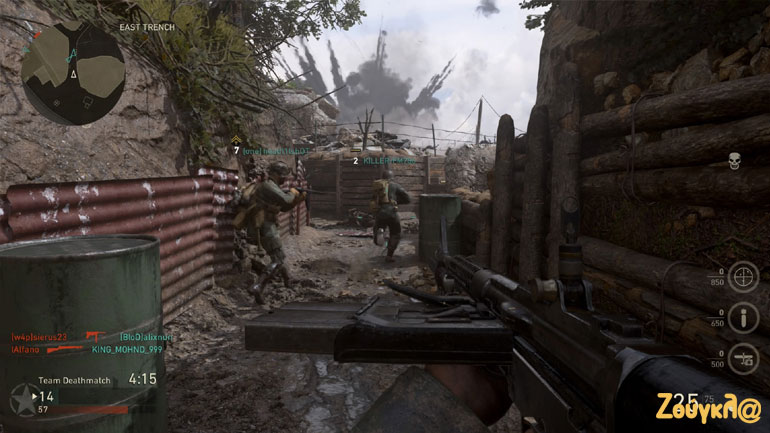Viewport: 770px width, 433px height.
Task: Select the Alfano kill feed entry
Action: click(x=26, y=350)
